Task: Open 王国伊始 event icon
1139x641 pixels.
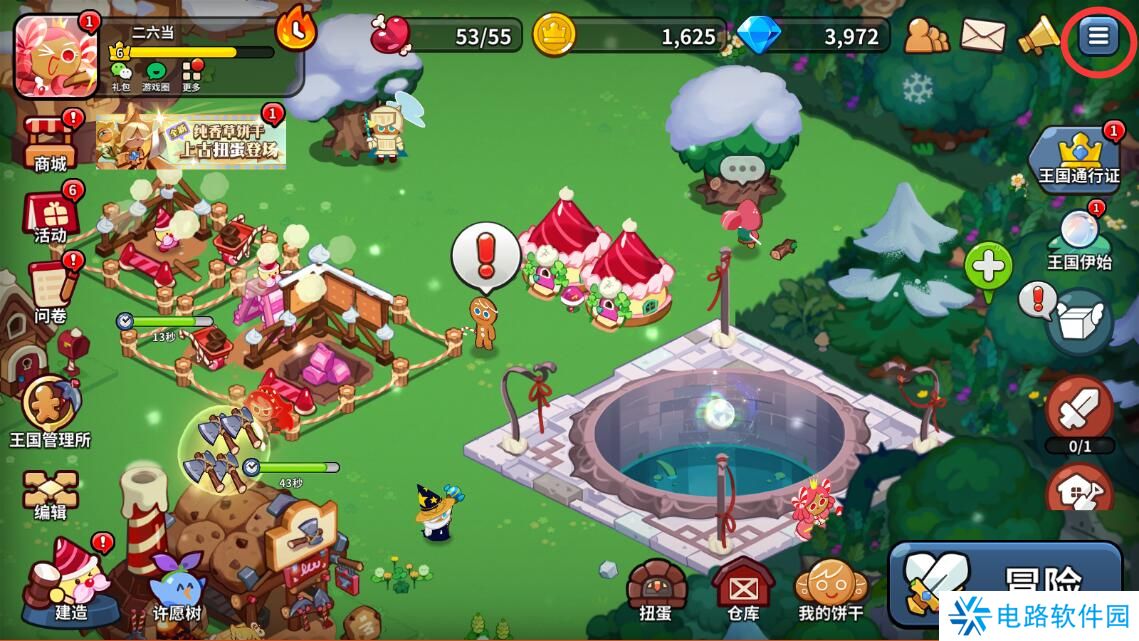Action: [x=1079, y=242]
